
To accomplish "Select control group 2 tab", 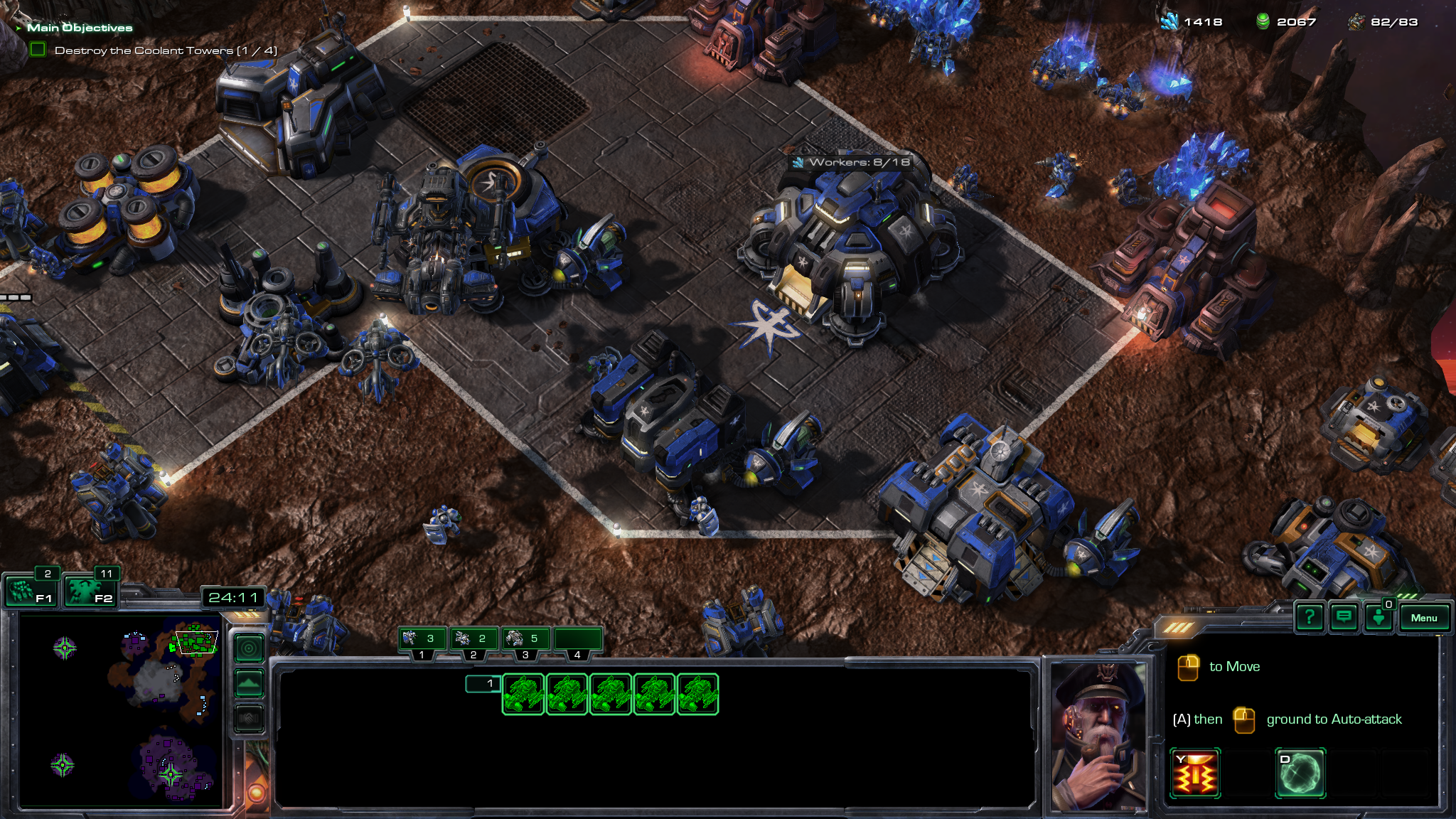I will [x=474, y=639].
